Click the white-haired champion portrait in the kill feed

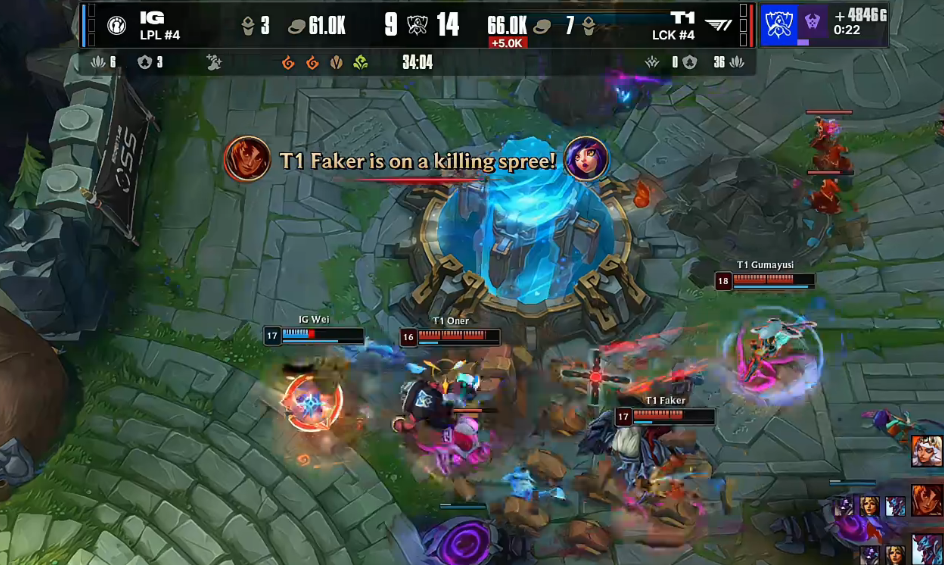pos(926,451)
